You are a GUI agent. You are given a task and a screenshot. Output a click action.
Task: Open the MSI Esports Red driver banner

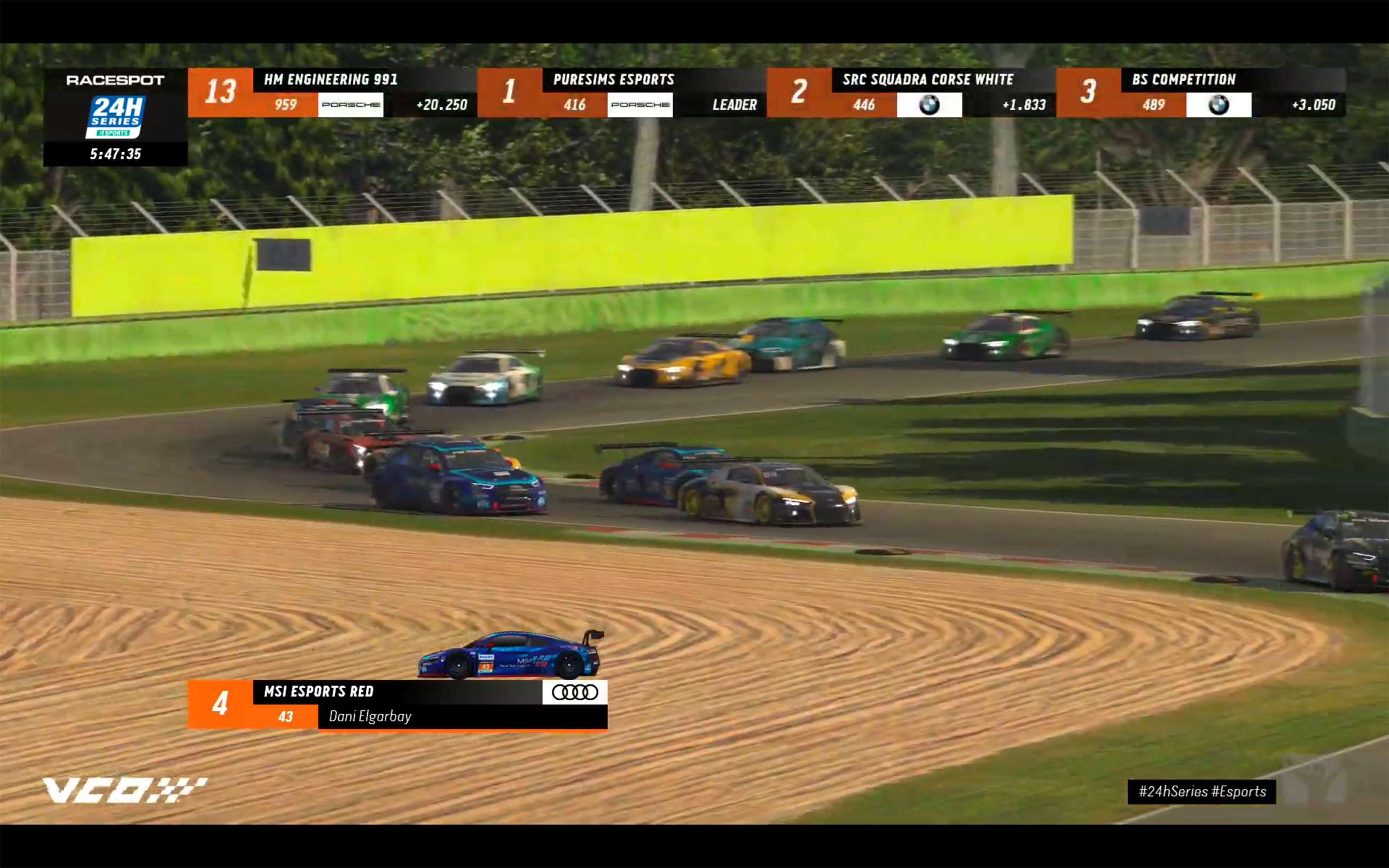click(x=396, y=704)
